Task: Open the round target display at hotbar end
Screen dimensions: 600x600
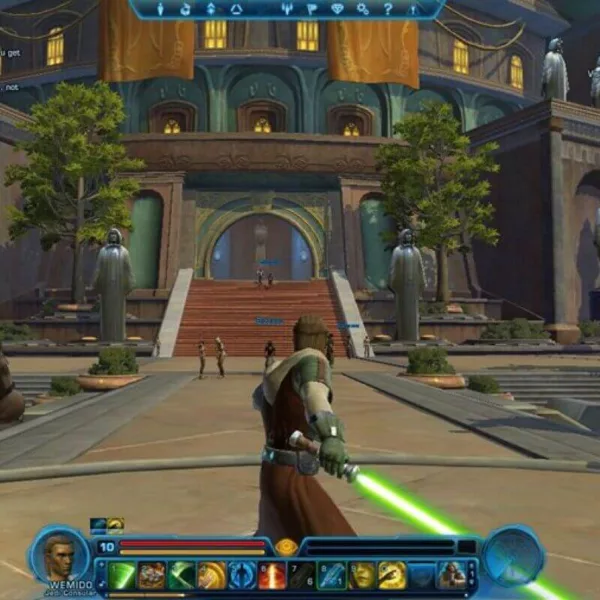Action: pos(512,556)
